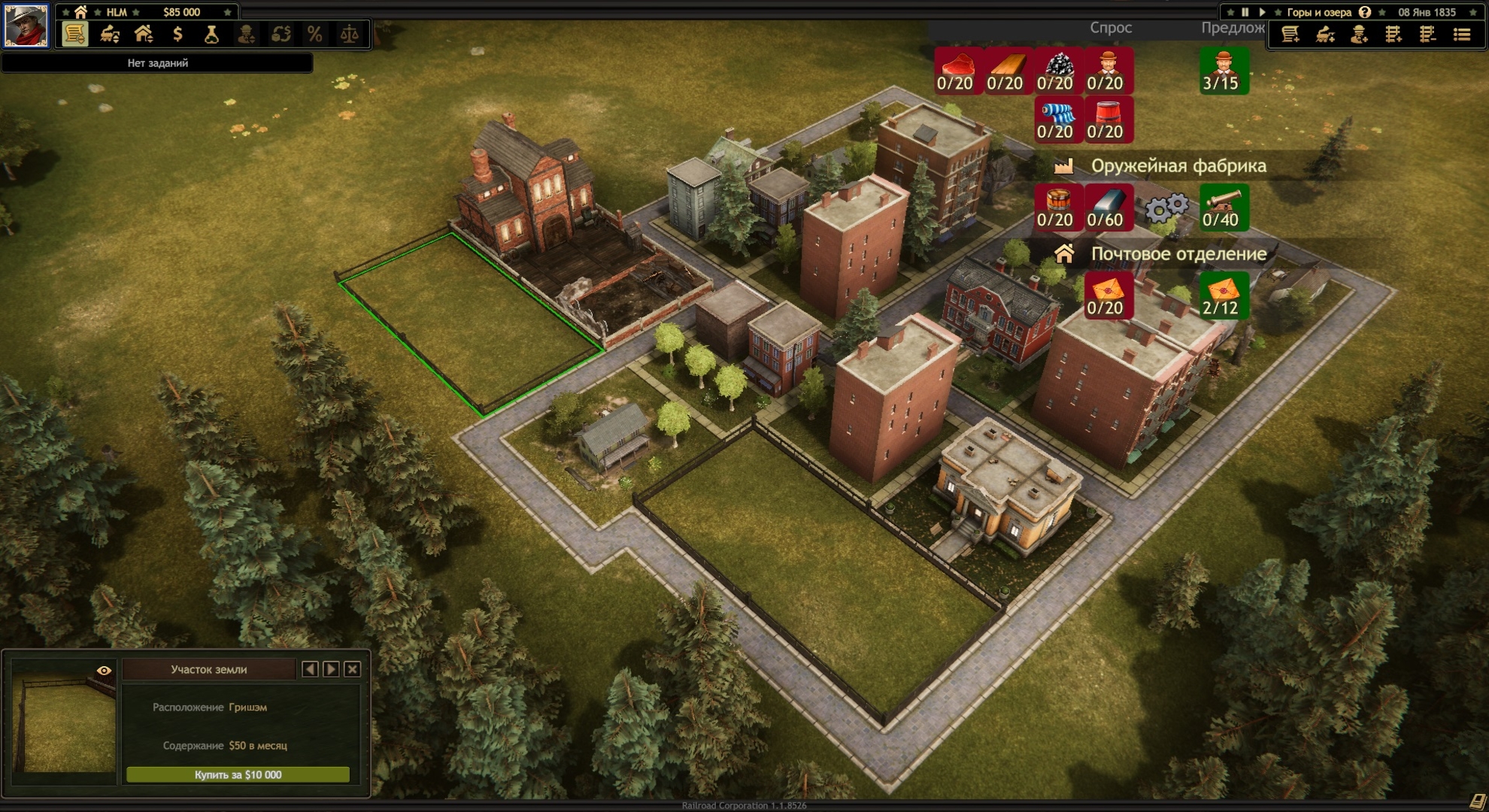Buy the land plot for $10 000
Image resolution: width=1489 pixels, height=812 pixels.
coord(238,774)
